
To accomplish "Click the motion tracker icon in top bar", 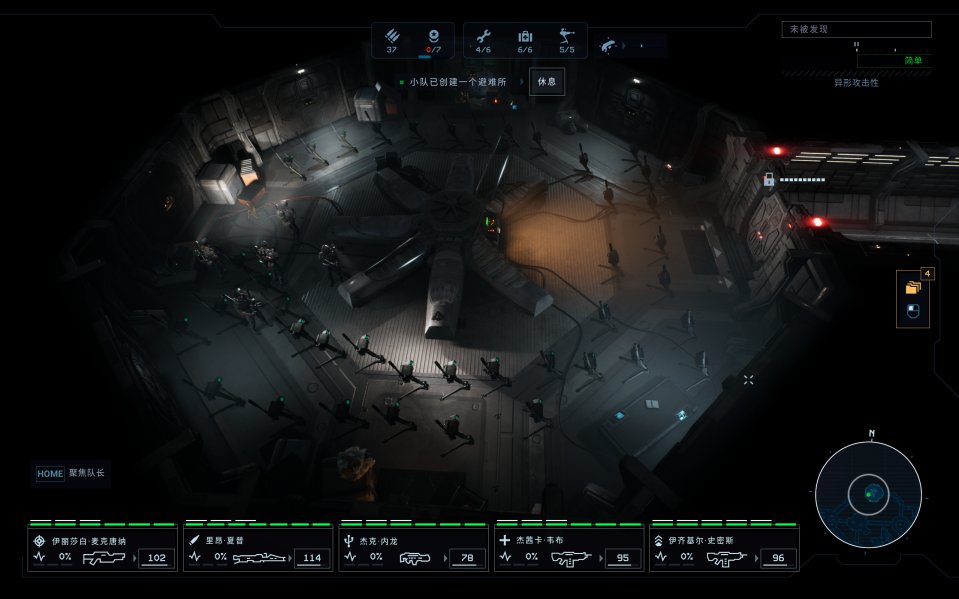I will click(x=609, y=45).
